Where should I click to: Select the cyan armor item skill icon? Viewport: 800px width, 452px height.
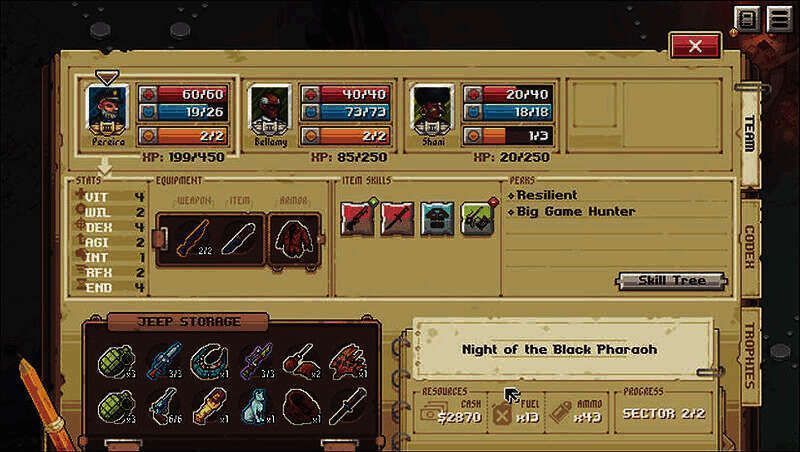pos(435,217)
